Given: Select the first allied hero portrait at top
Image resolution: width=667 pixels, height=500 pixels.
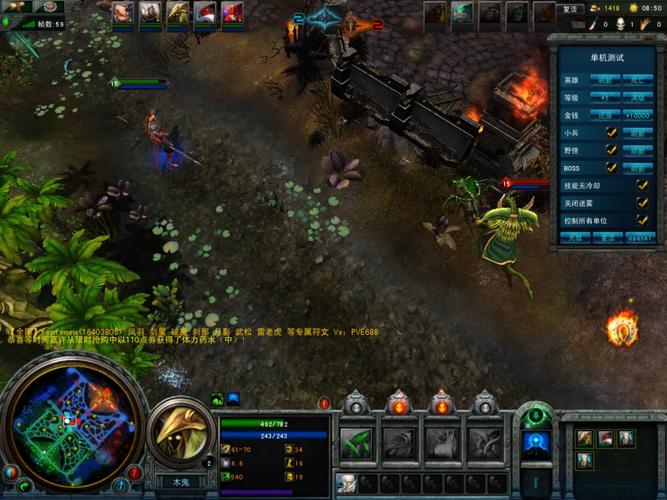Looking at the screenshot, I should click(122, 12).
